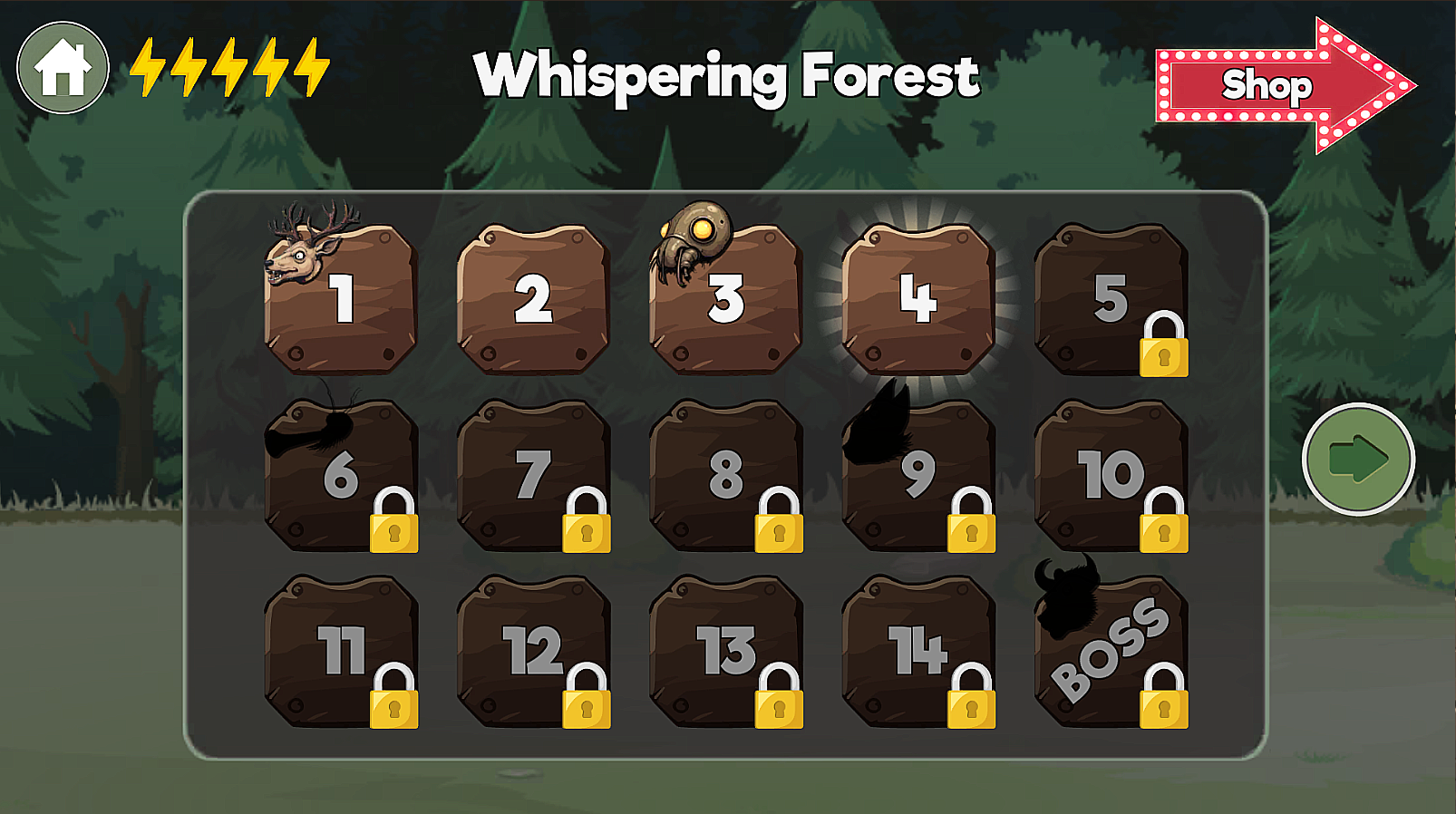Click the Whispering Forest title
1456x814 pixels.
(727, 78)
